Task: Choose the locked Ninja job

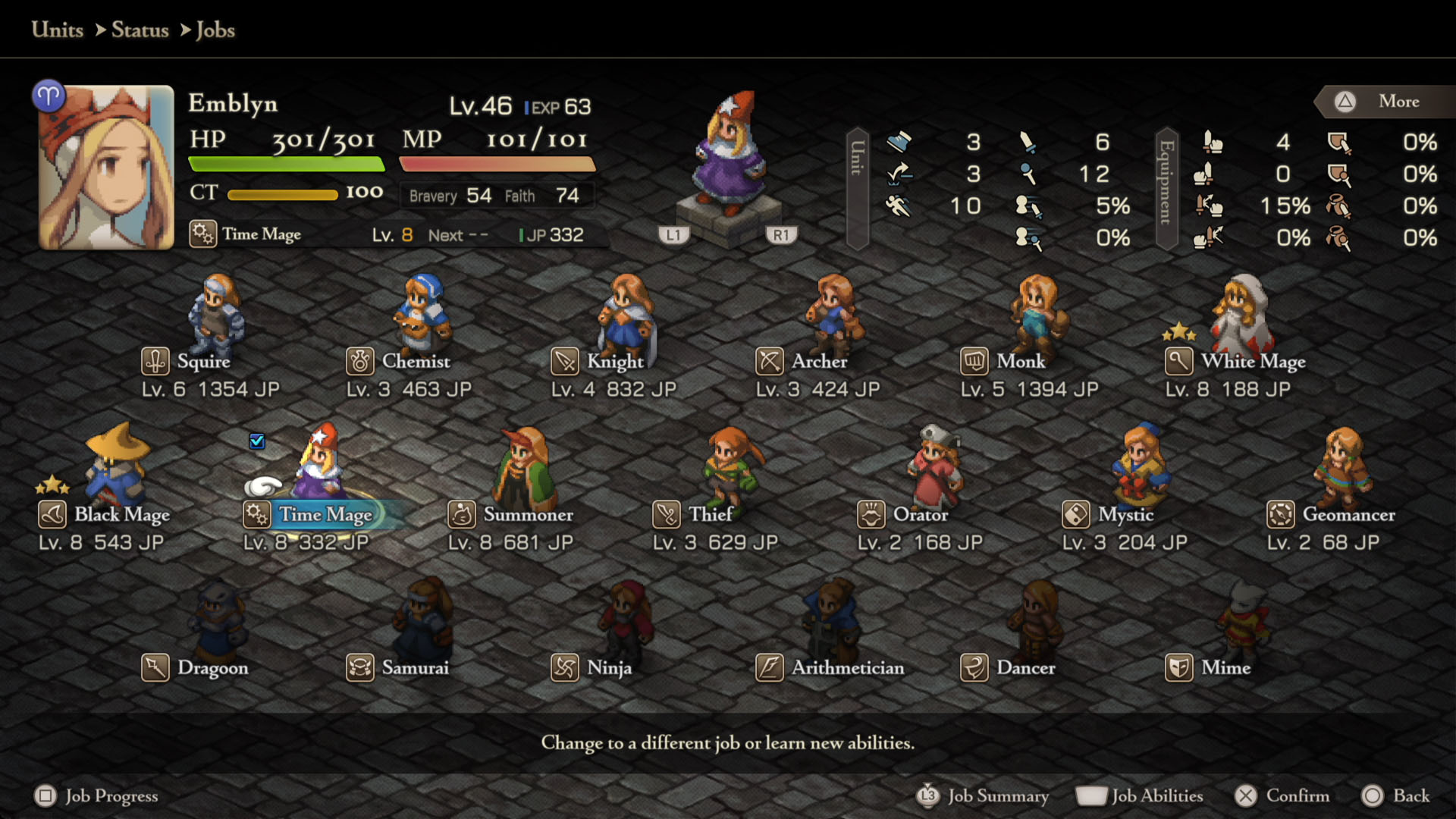Action: point(608,668)
